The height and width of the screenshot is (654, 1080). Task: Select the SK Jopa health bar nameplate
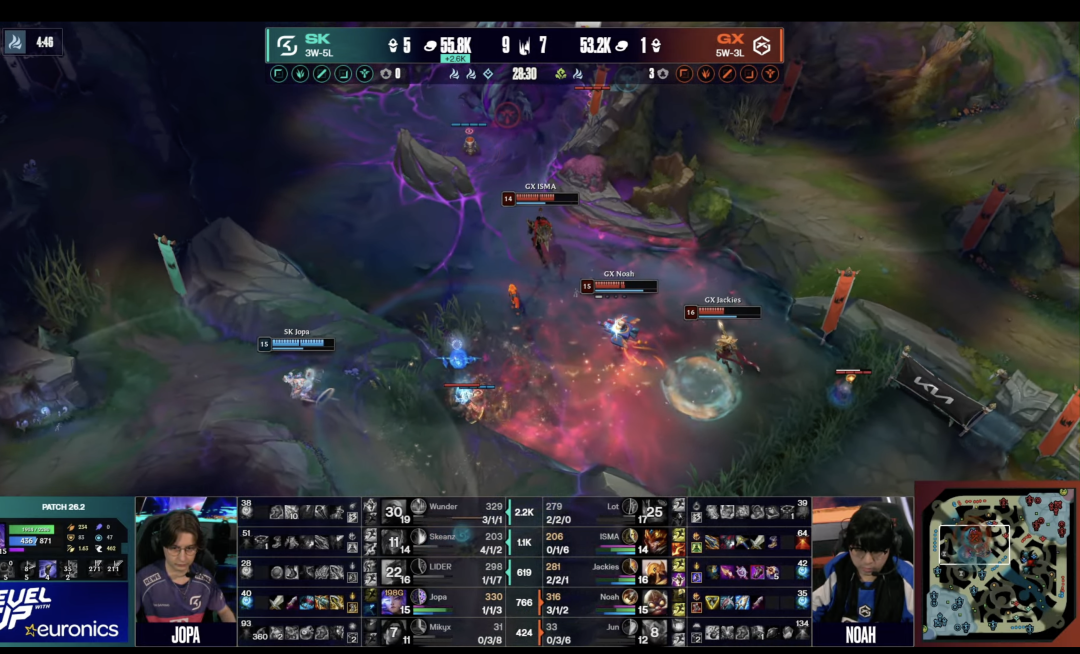point(295,343)
